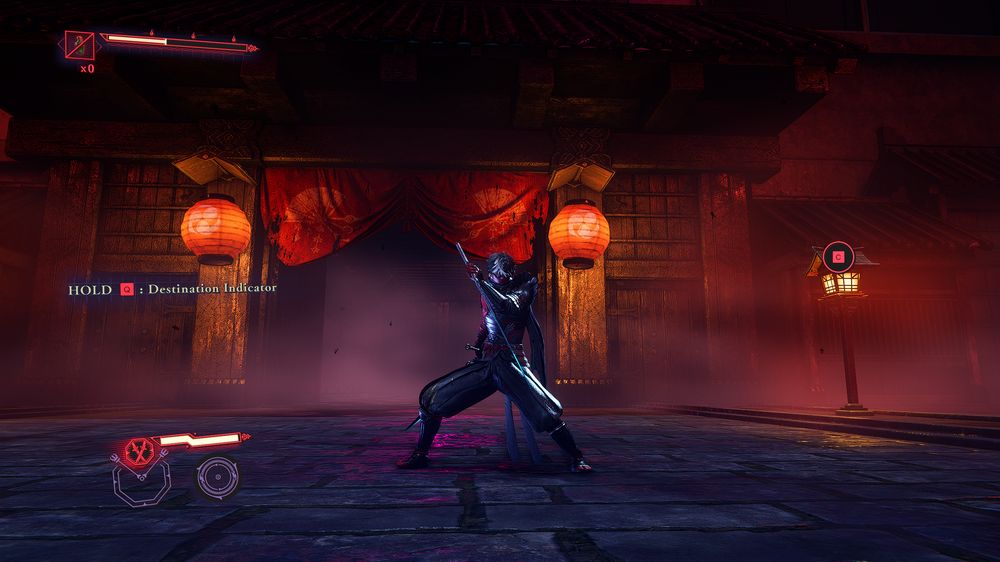The width and height of the screenshot is (1000, 562).
Task: Select the consumable item slot showing x0
Action: tap(79, 45)
